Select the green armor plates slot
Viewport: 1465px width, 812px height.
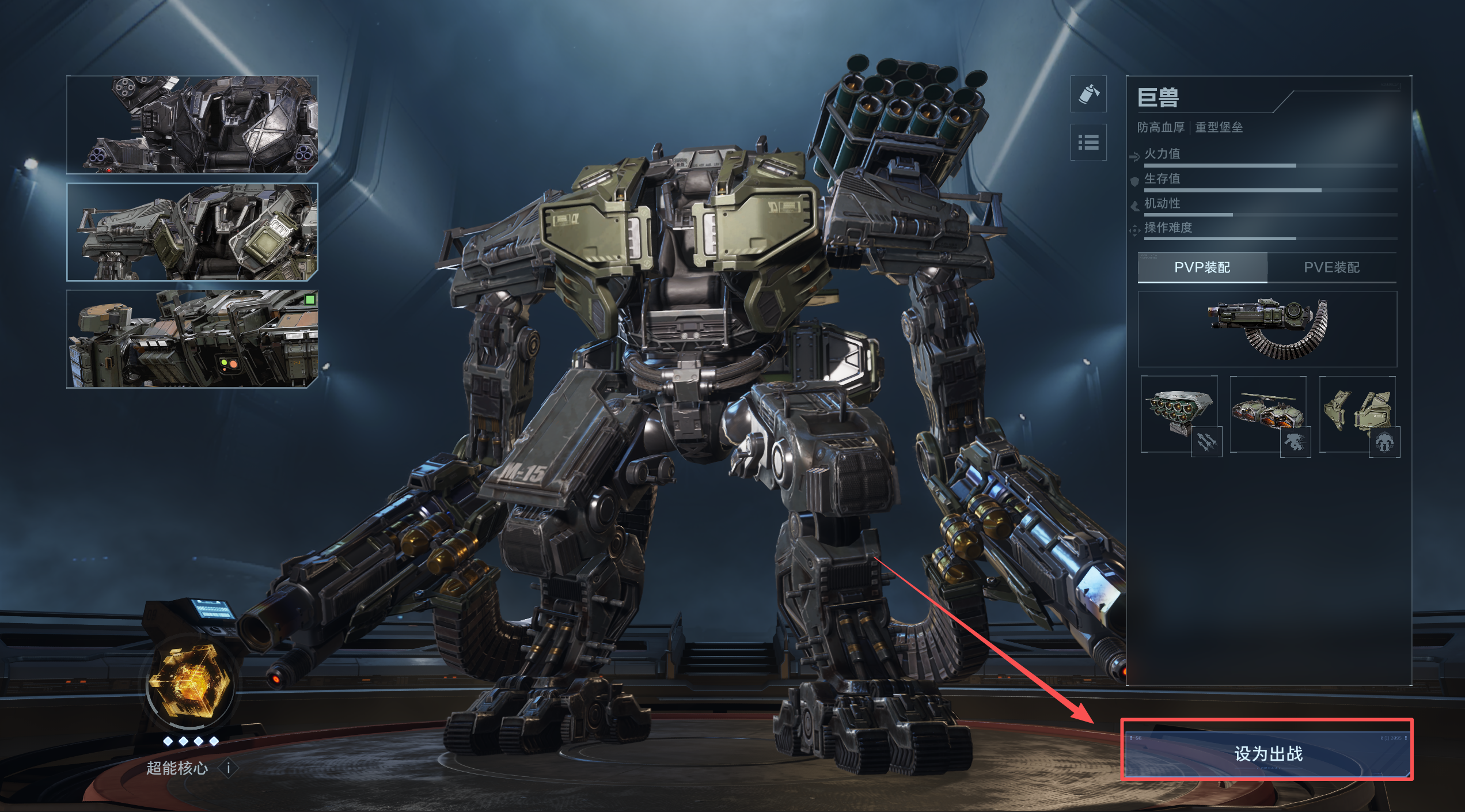click(x=1357, y=415)
